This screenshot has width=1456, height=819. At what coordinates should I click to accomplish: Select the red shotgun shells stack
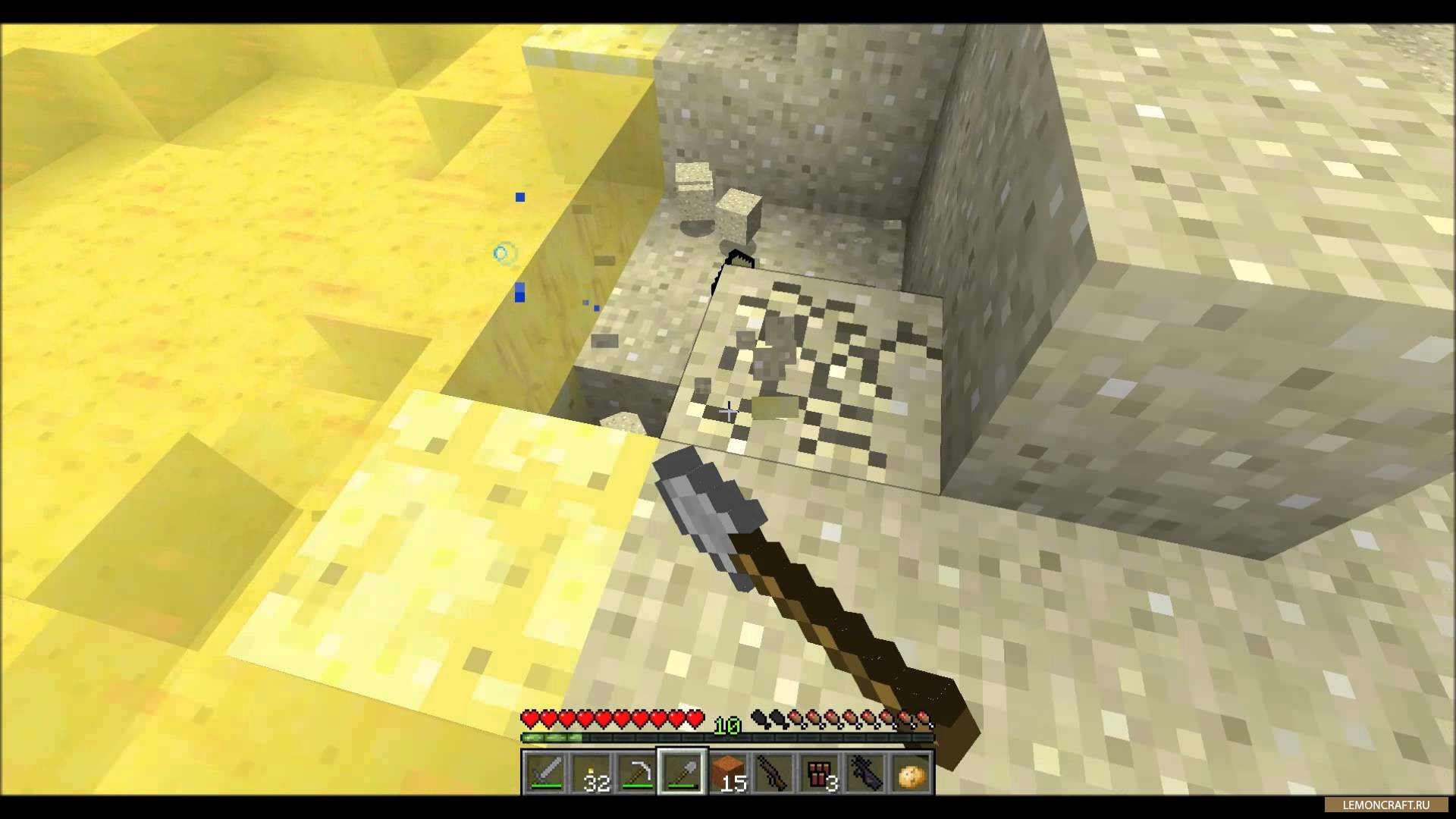click(820, 773)
